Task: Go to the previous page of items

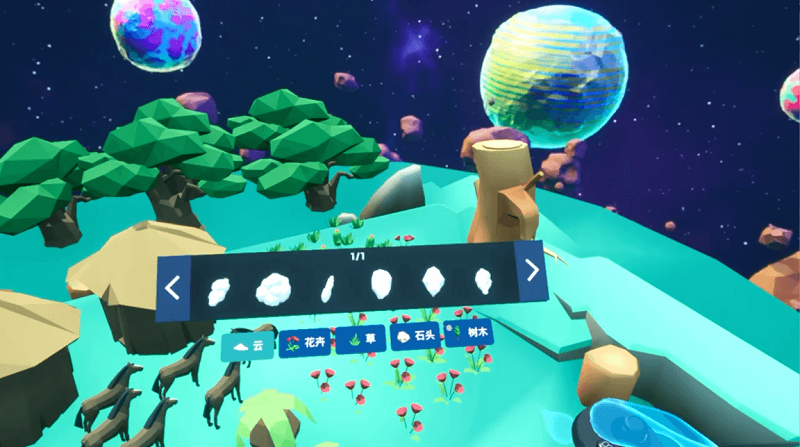Action: click(172, 290)
